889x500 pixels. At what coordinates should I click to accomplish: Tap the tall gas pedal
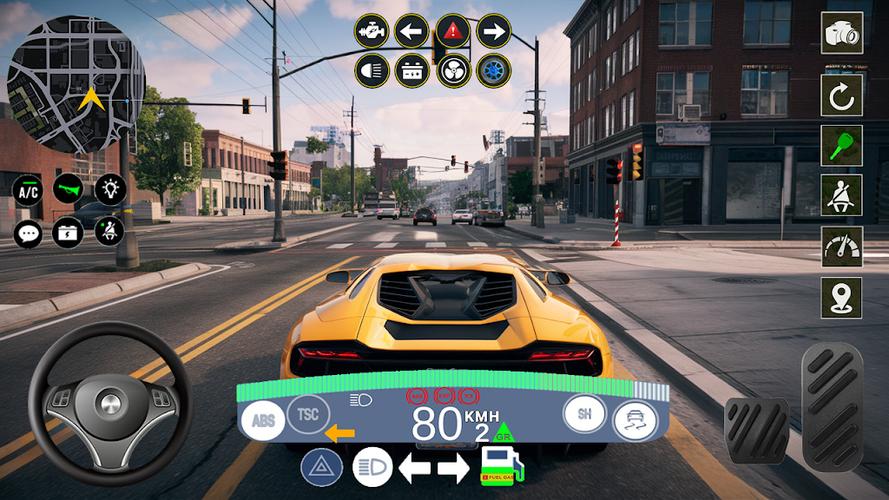[832, 406]
